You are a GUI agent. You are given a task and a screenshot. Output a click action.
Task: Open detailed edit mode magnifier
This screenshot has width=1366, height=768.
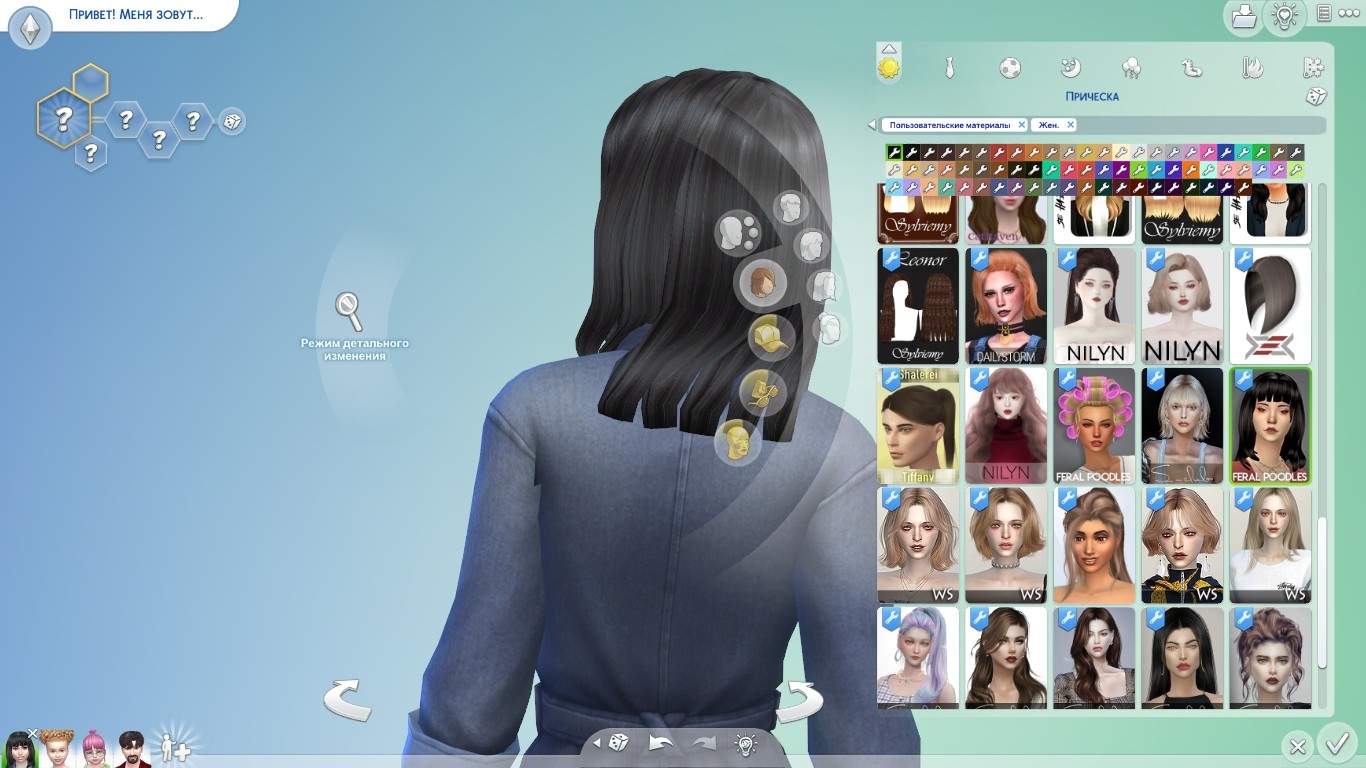tap(349, 312)
